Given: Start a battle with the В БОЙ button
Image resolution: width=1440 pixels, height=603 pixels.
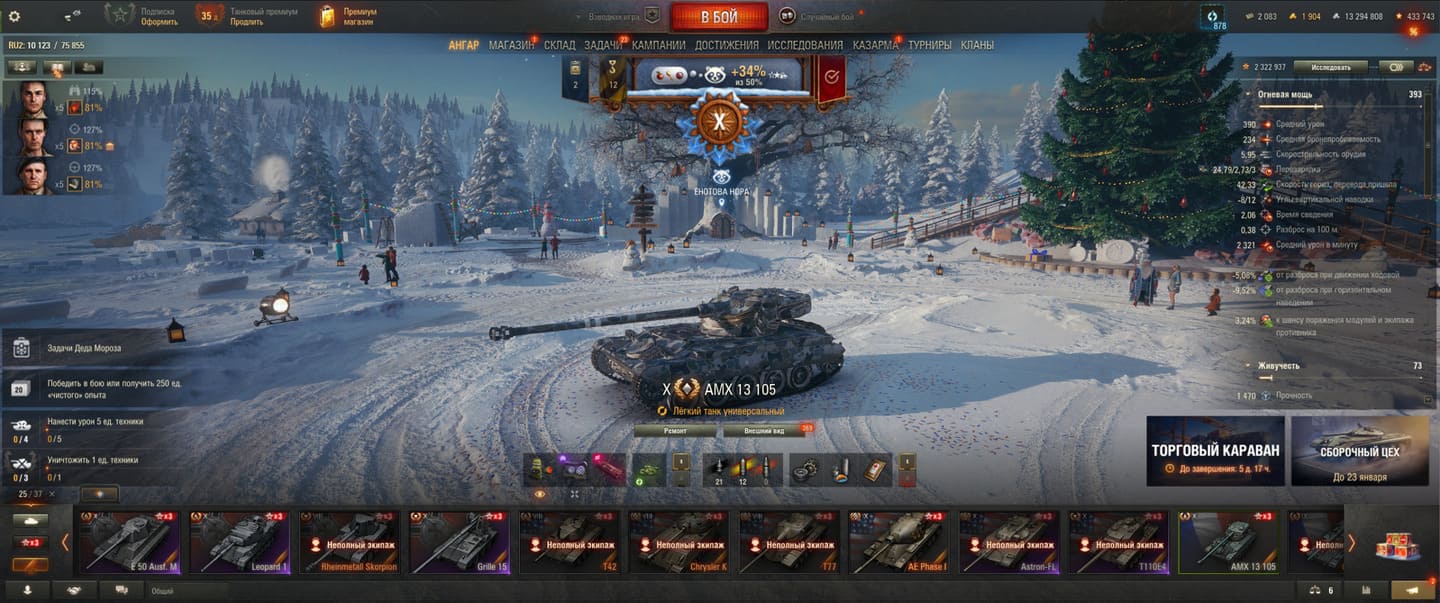Looking at the screenshot, I should tap(718, 16).
